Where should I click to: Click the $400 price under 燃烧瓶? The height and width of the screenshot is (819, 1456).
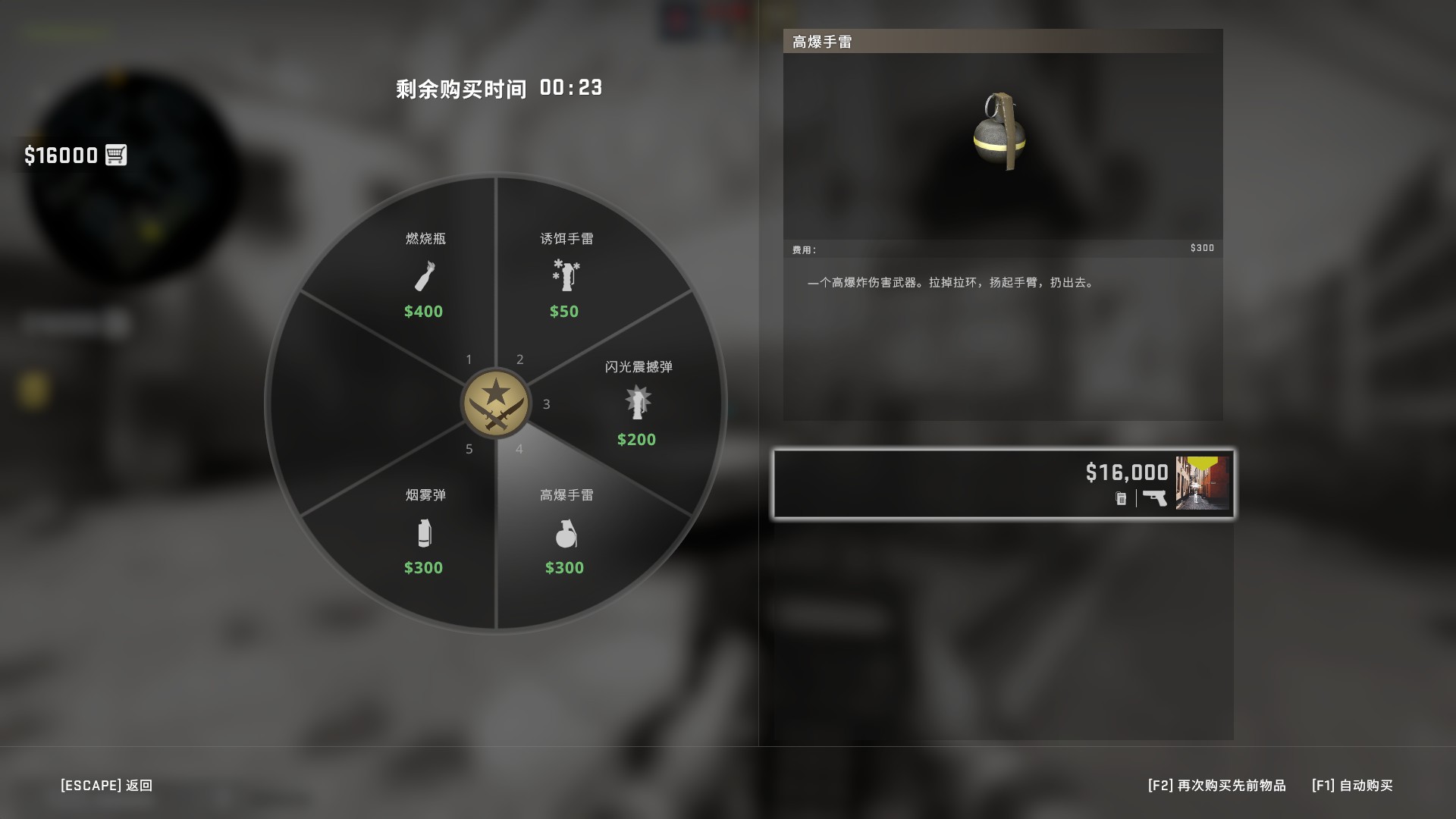(x=425, y=311)
